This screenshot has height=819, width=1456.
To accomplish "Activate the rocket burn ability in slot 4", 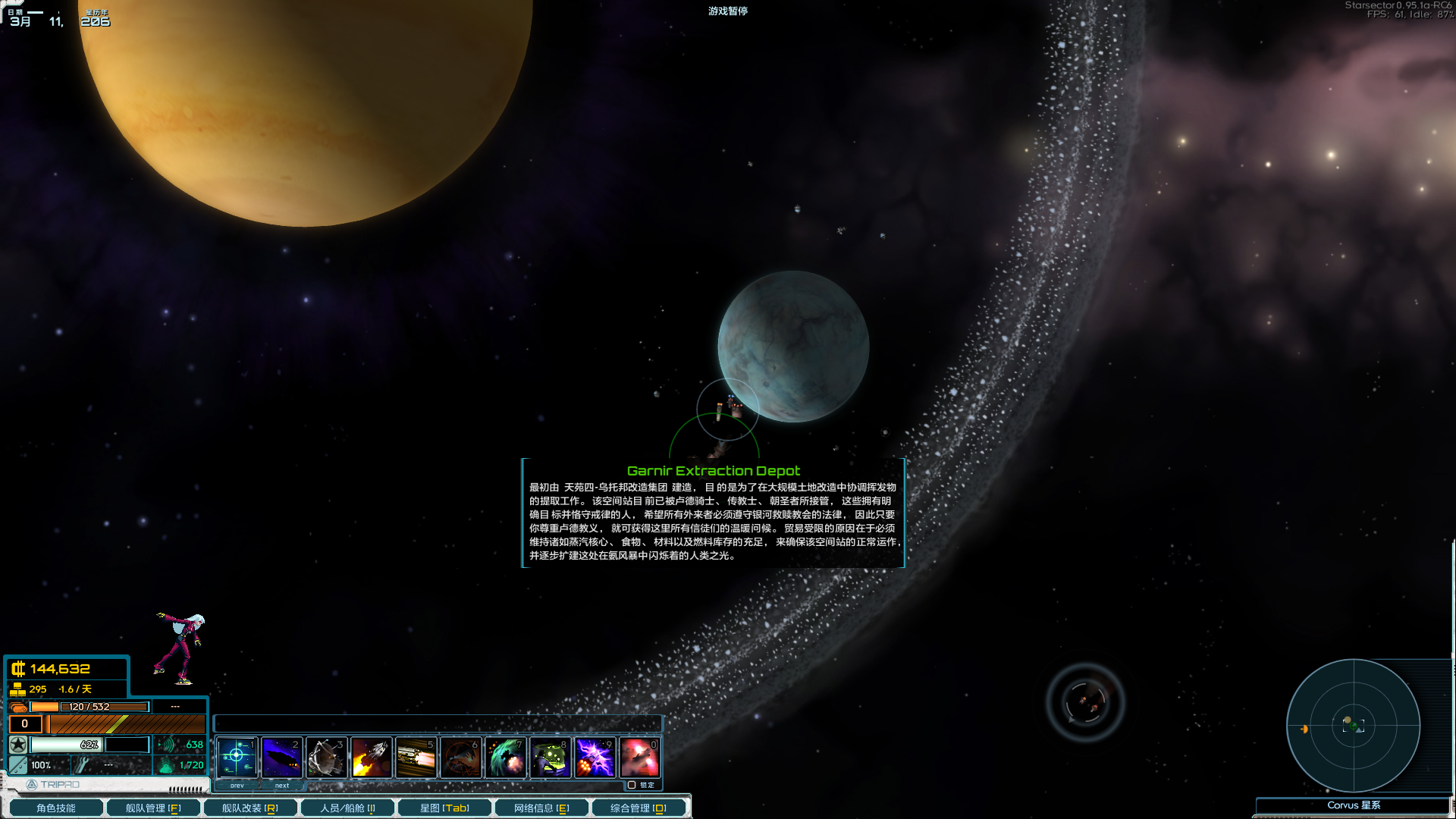I will (371, 757).
